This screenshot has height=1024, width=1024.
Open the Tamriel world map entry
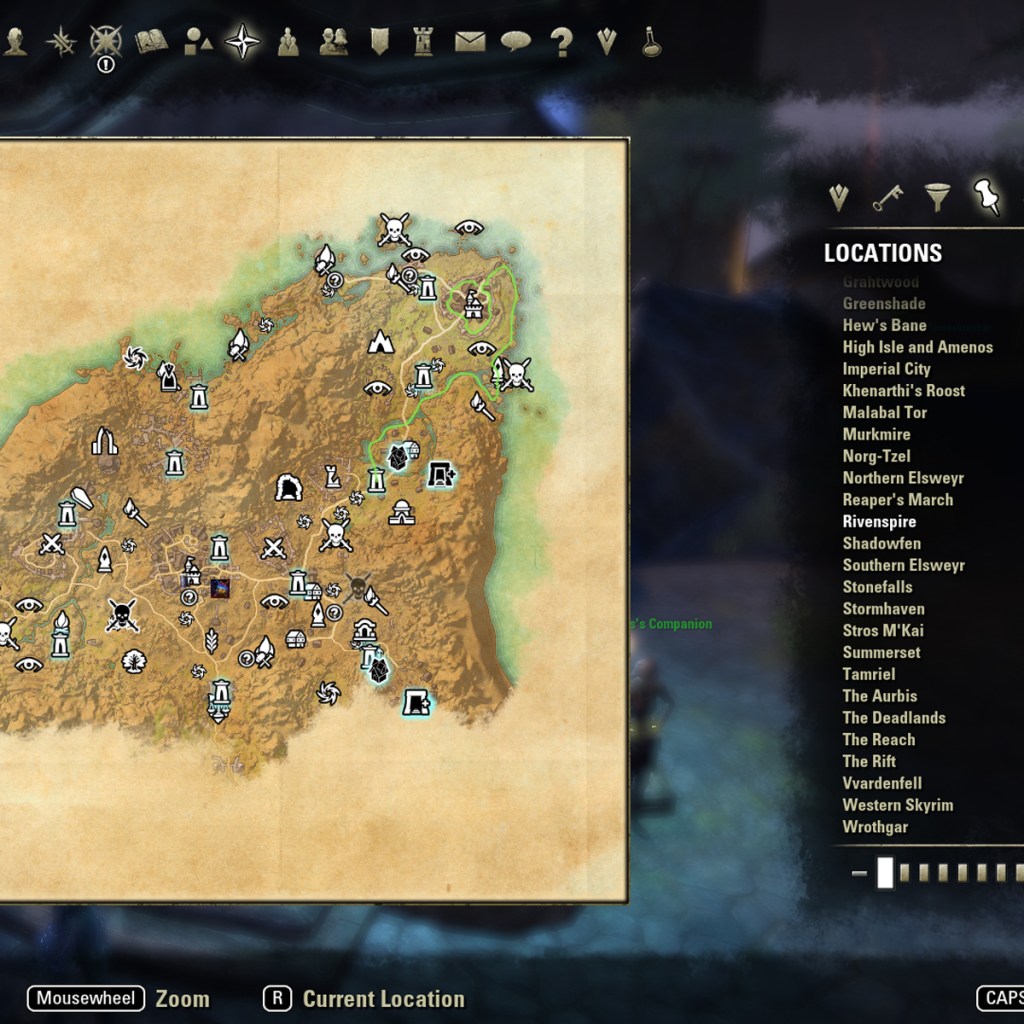coord(868,674)
